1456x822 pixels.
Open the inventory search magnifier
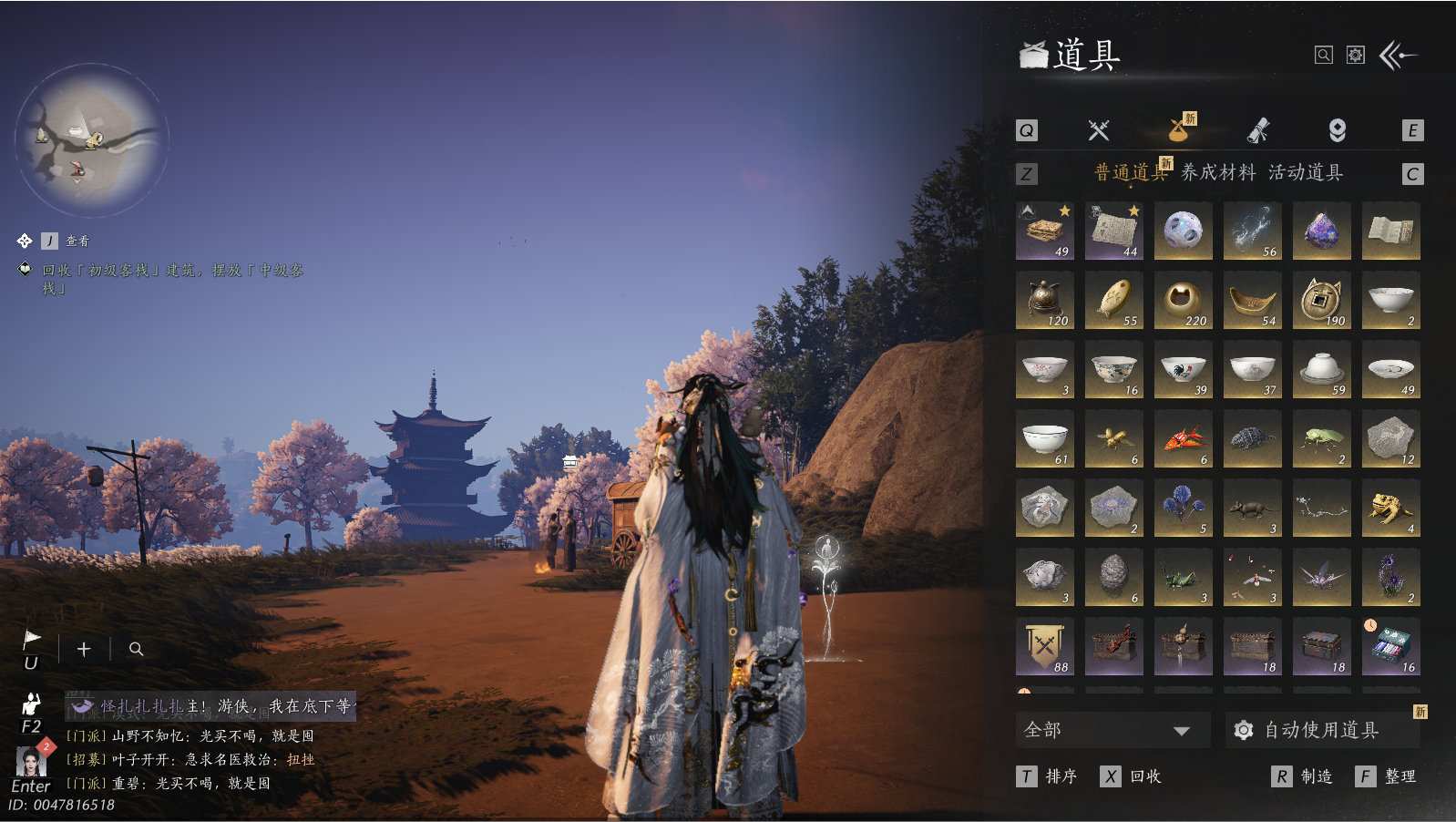point(1323,56)
